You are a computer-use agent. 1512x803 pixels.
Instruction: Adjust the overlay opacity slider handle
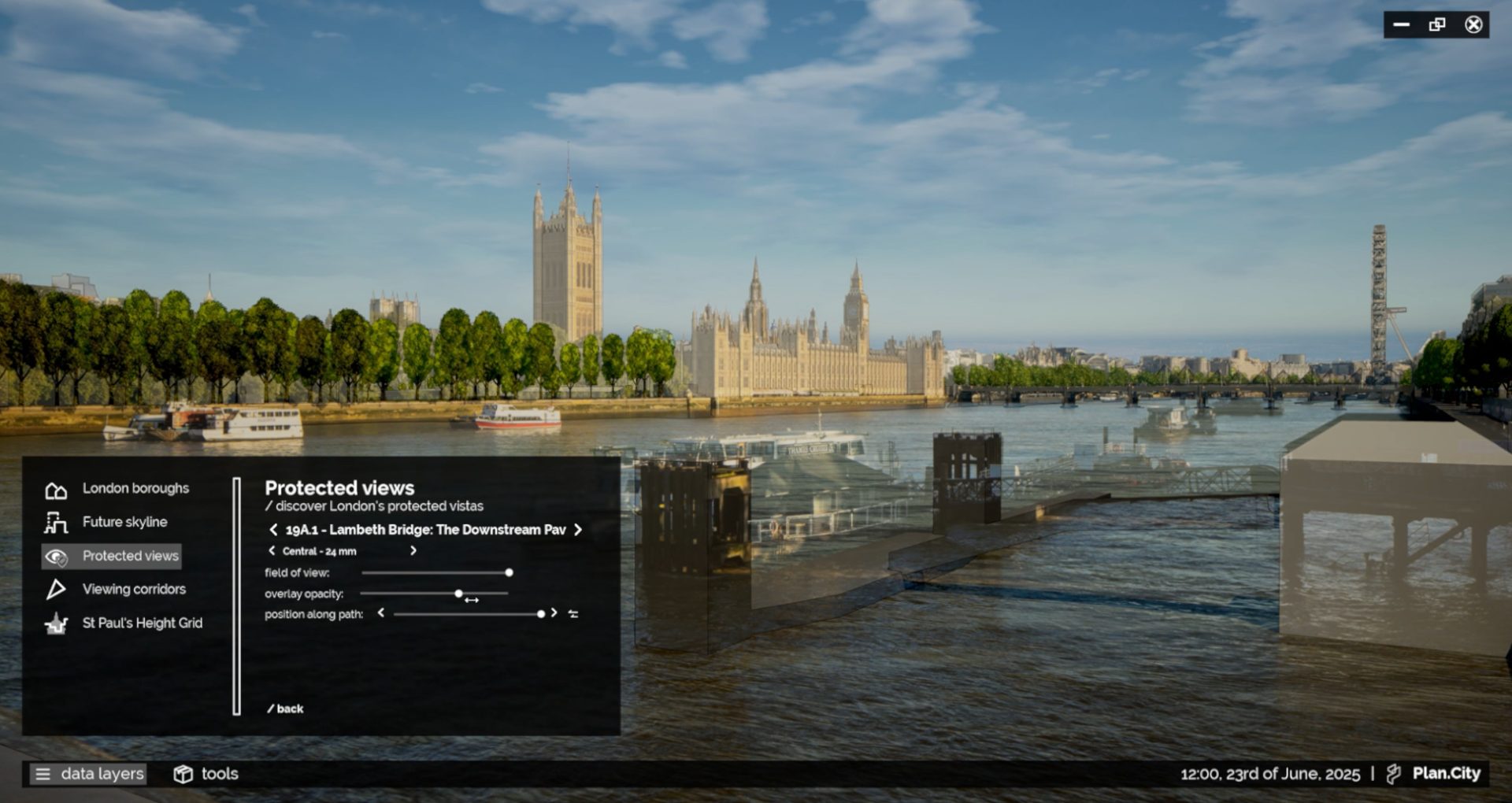pyautogui.click(x=459, y=593)
